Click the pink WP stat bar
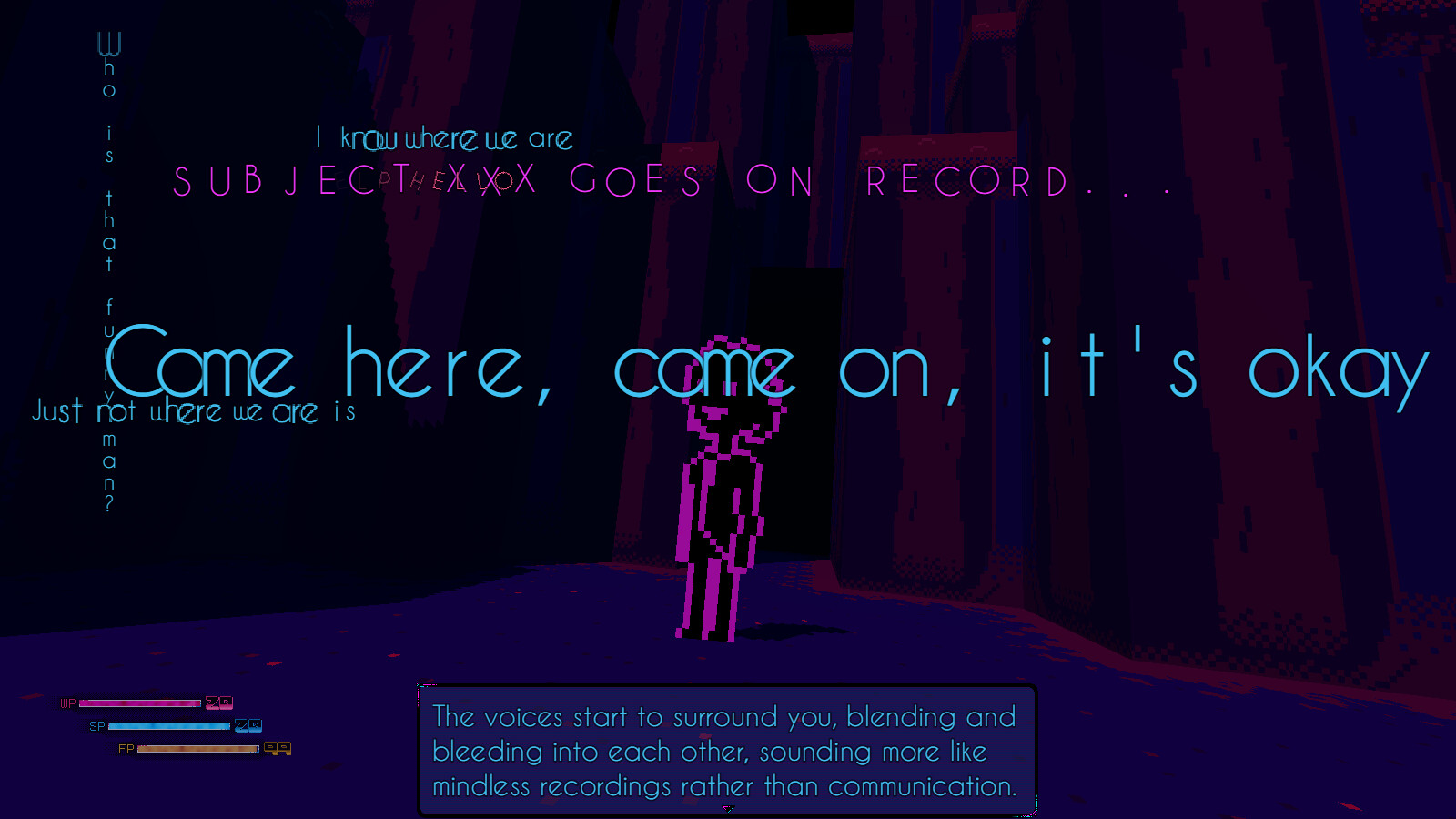The width and height of the screenshot is (1456, 819). (141, 703)
